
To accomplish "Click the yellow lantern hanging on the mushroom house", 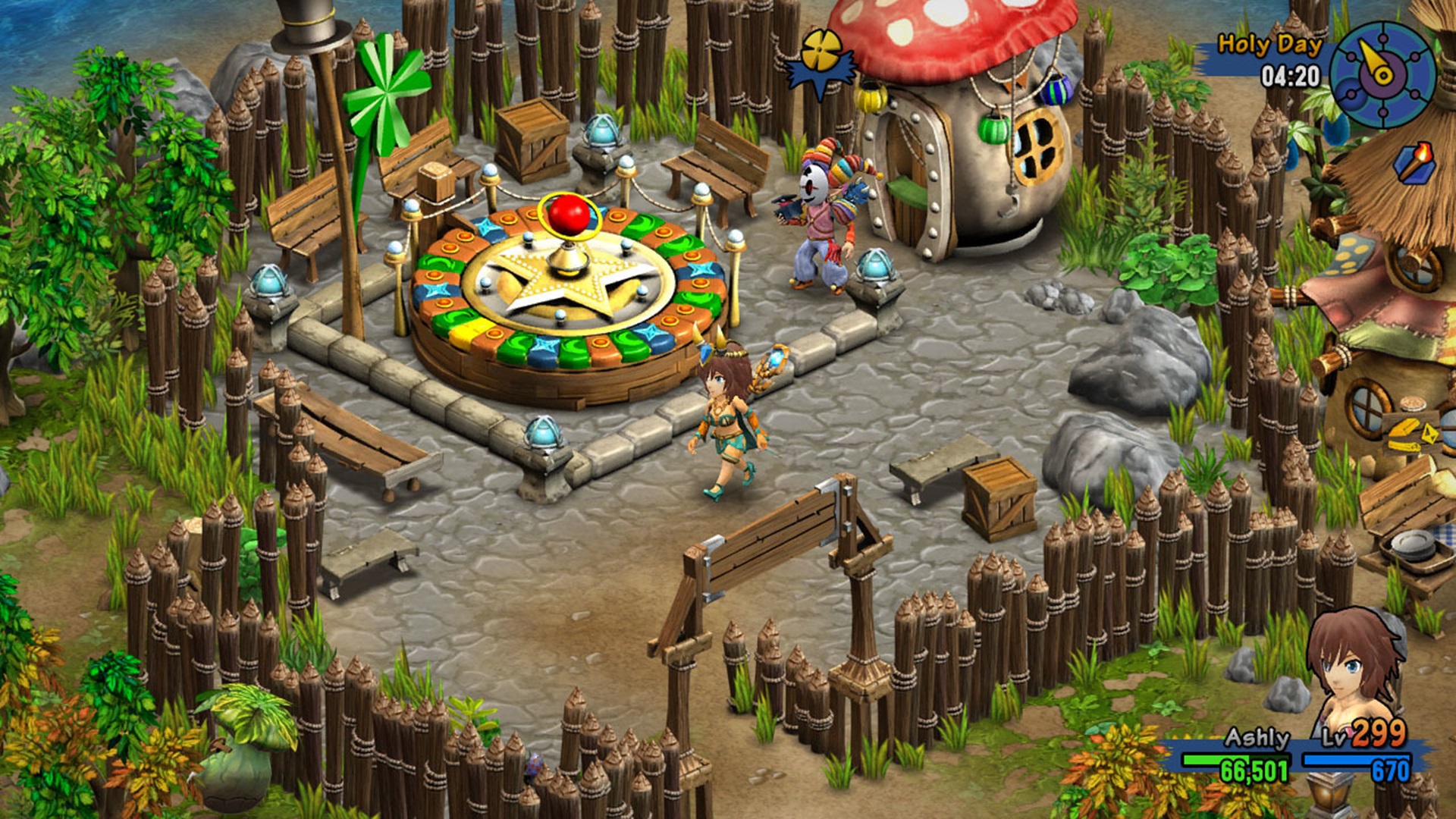I will pyautogui.click(x=874, y=96).
